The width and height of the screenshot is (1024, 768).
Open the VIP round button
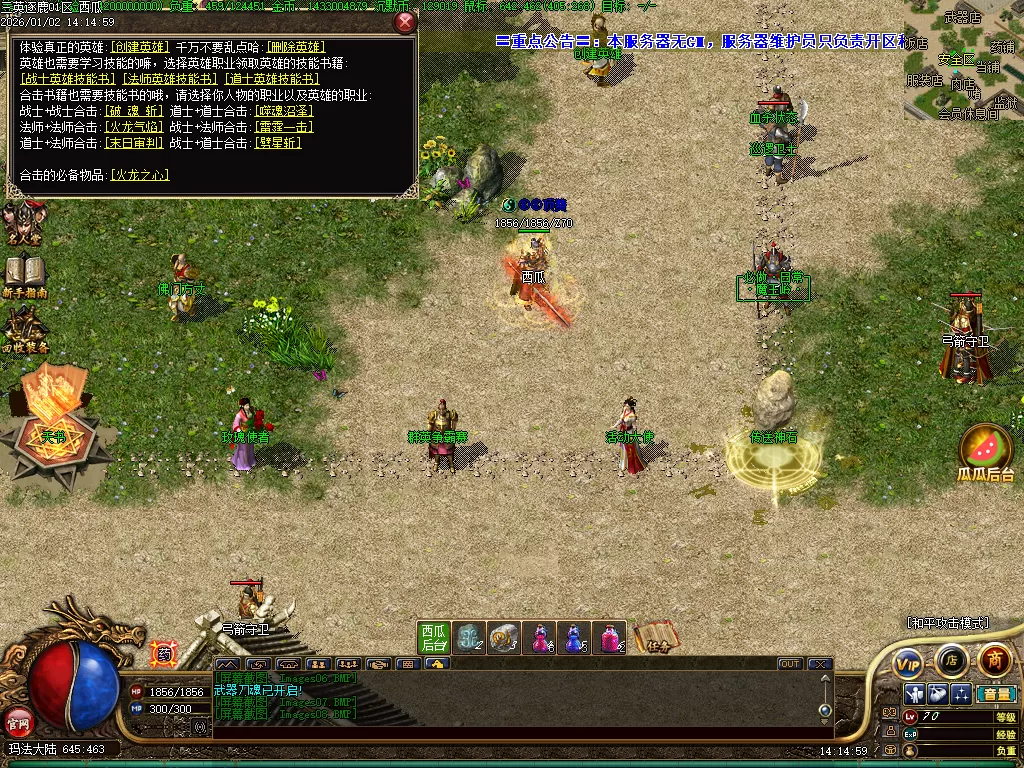tap(908, 662)
